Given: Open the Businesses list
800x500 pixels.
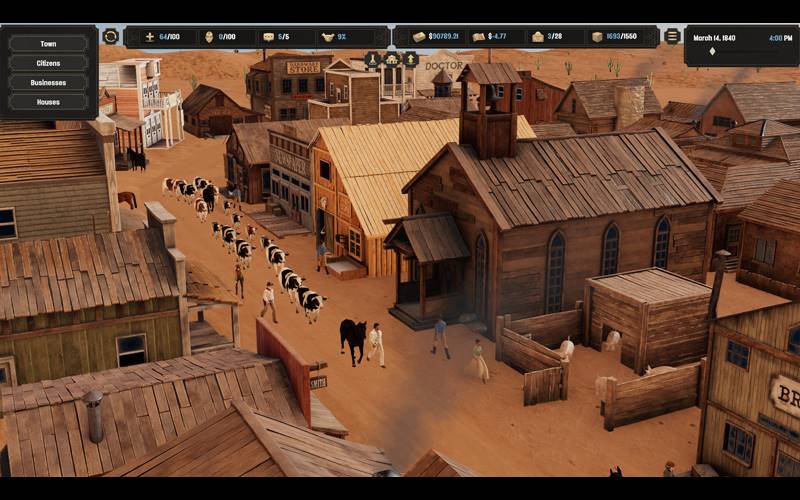Looking at the screenshot, I should [x=48, y=82].
